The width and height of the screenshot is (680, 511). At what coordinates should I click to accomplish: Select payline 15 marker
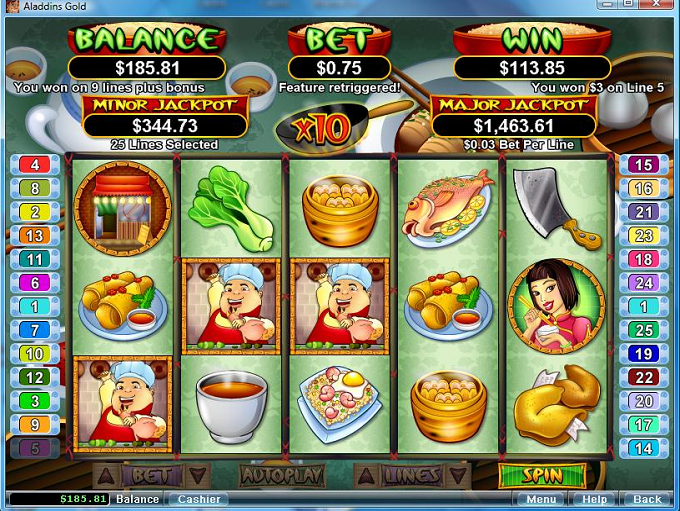(x=645, y=165)
